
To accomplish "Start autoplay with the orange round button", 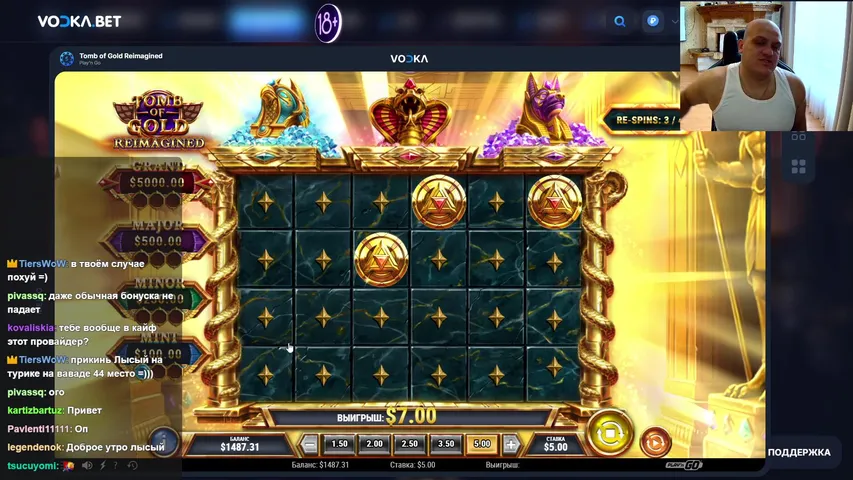I will coord(655,441).
